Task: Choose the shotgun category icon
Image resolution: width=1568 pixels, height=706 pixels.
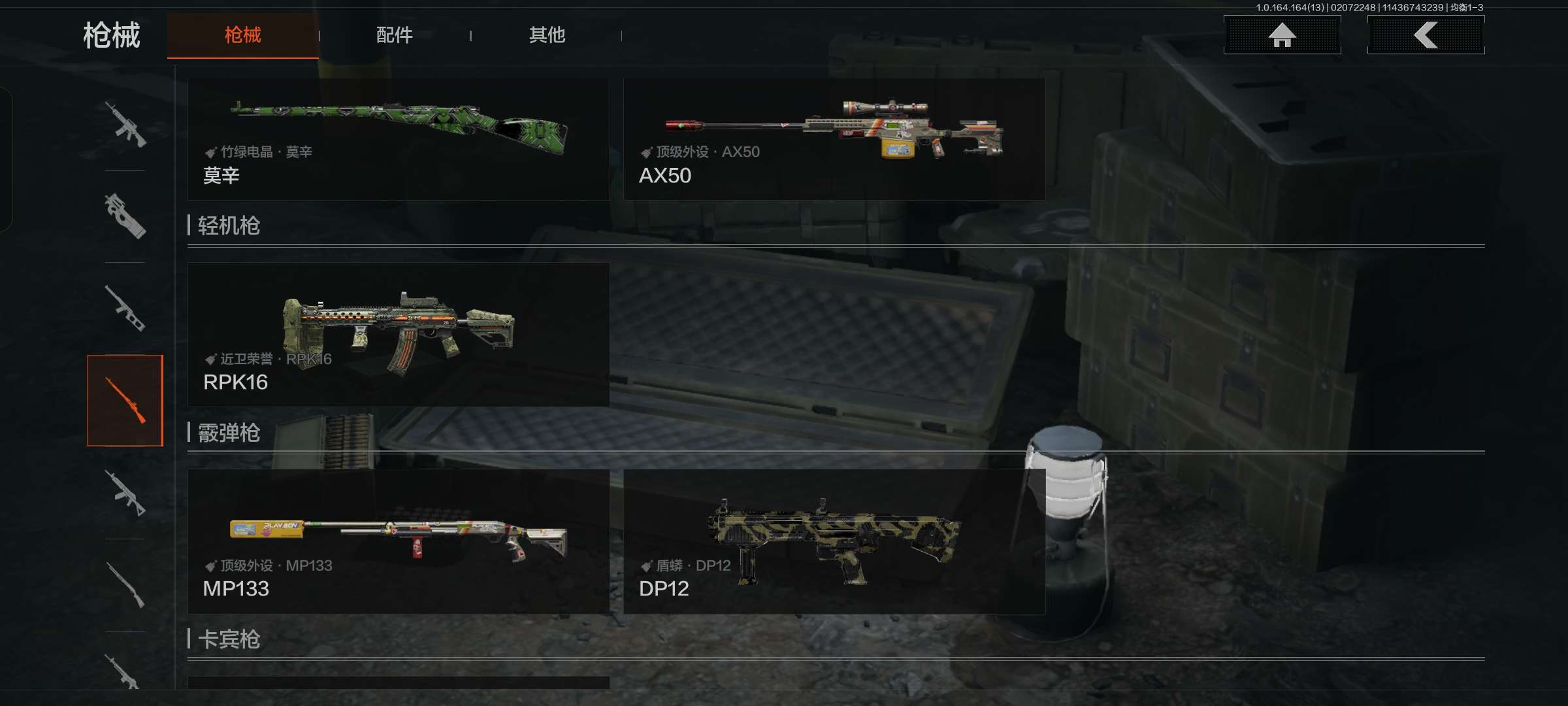Action: 125,585
